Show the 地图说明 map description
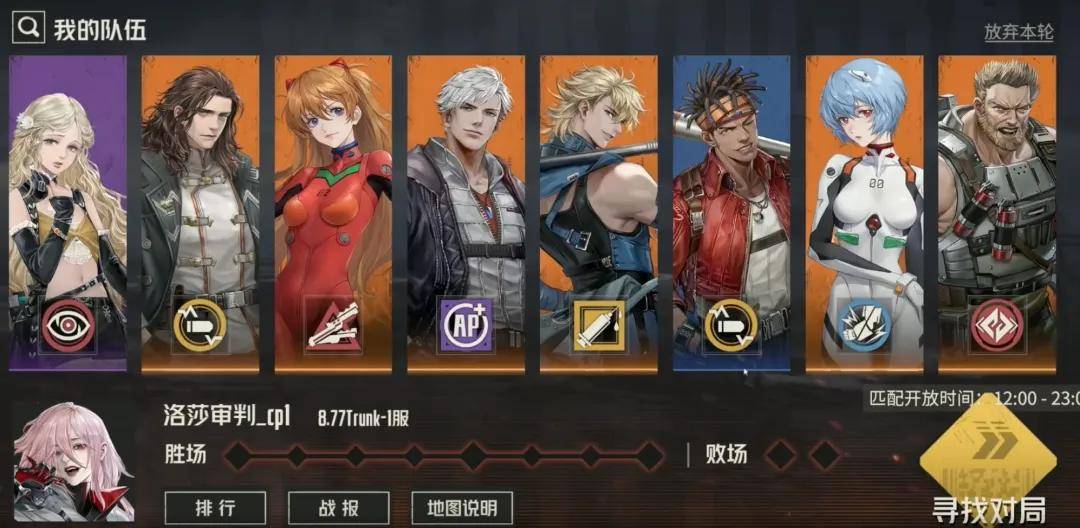 [x=462, y=507]
